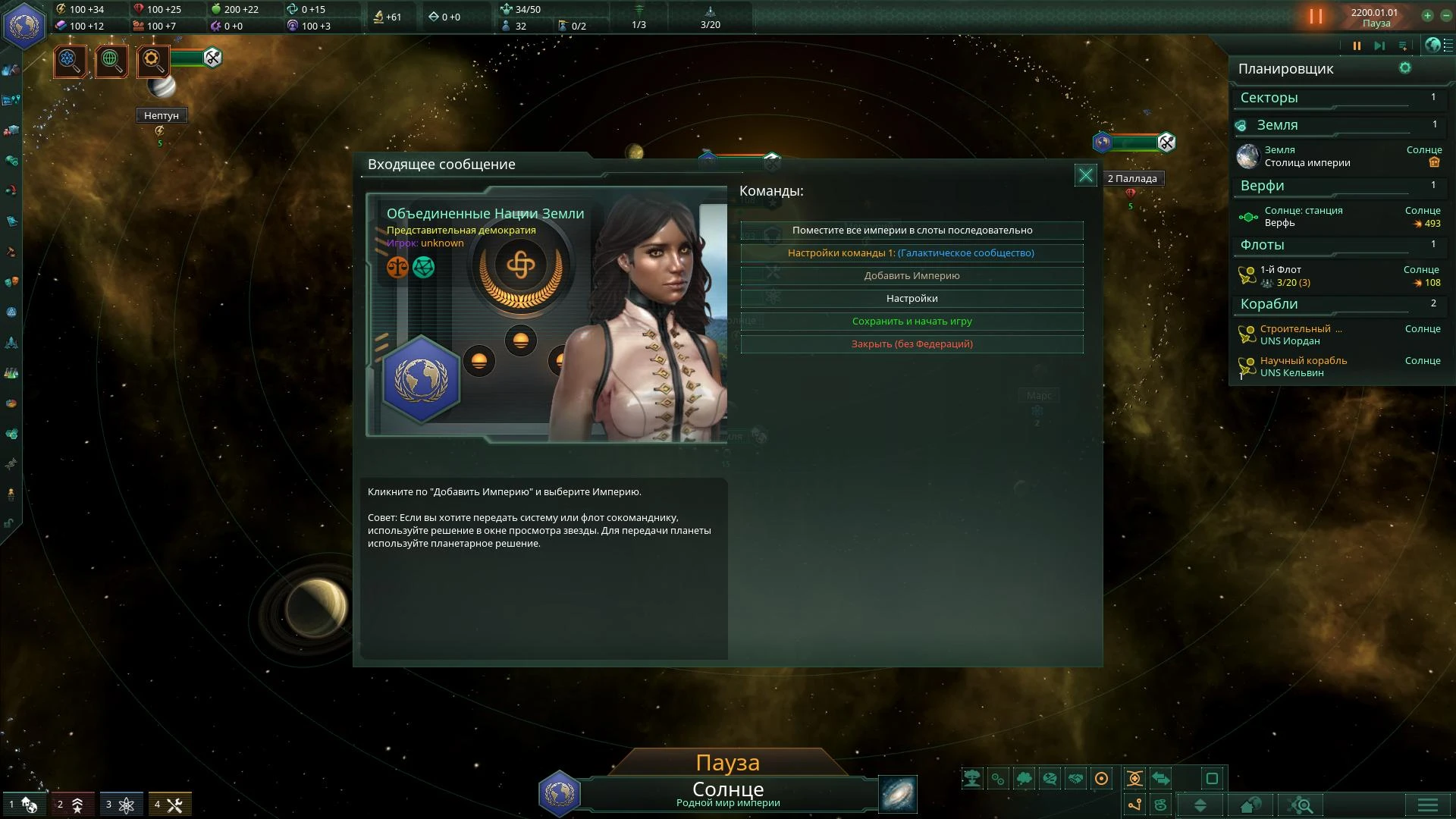Pause the game with the pause control
Image resolution: width=1456 pixels, height=819 pixels.
click(x=1357, y=45)
